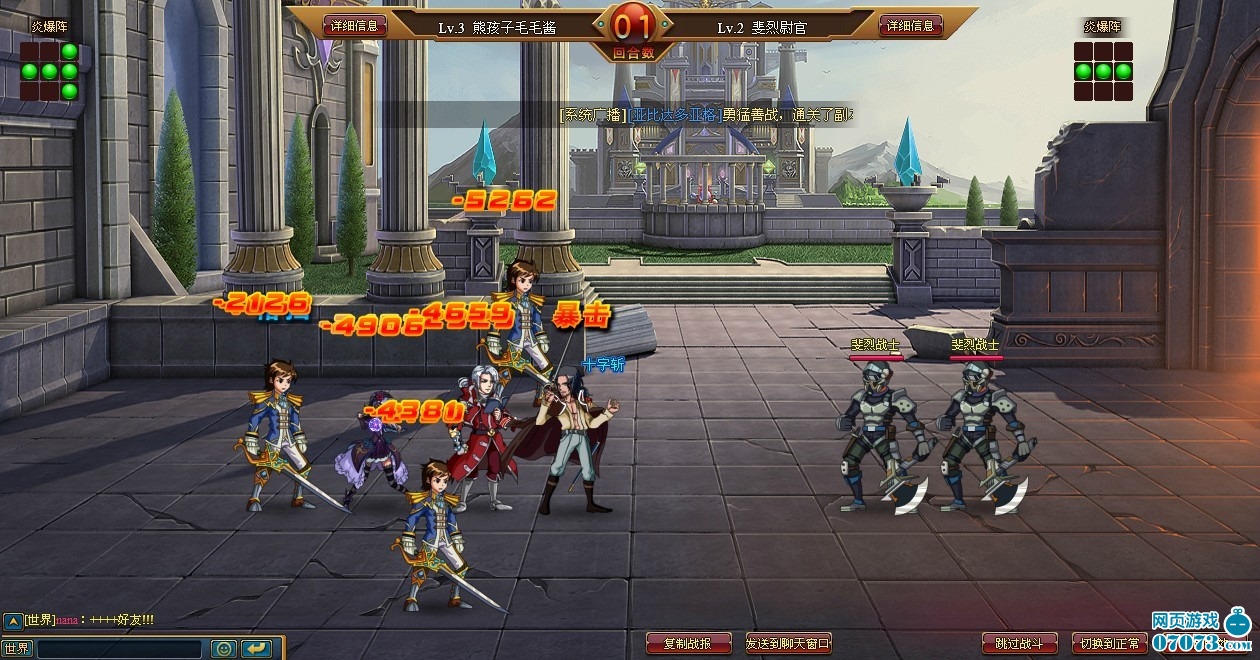
Task: Open right enemy's 详细信息 details
Action: click(910, 26)
